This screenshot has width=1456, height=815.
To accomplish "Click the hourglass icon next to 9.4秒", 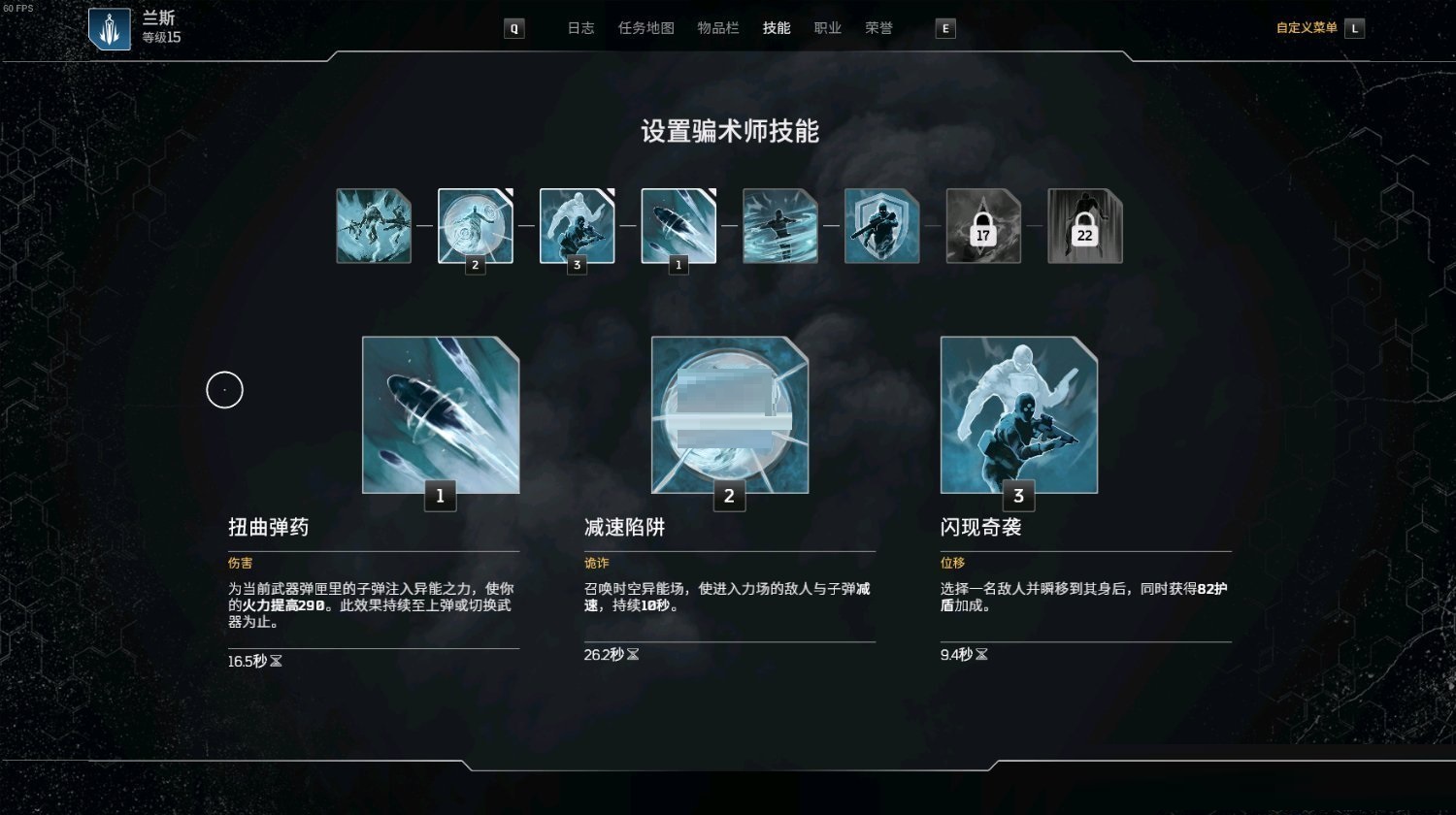I will 982,655.
